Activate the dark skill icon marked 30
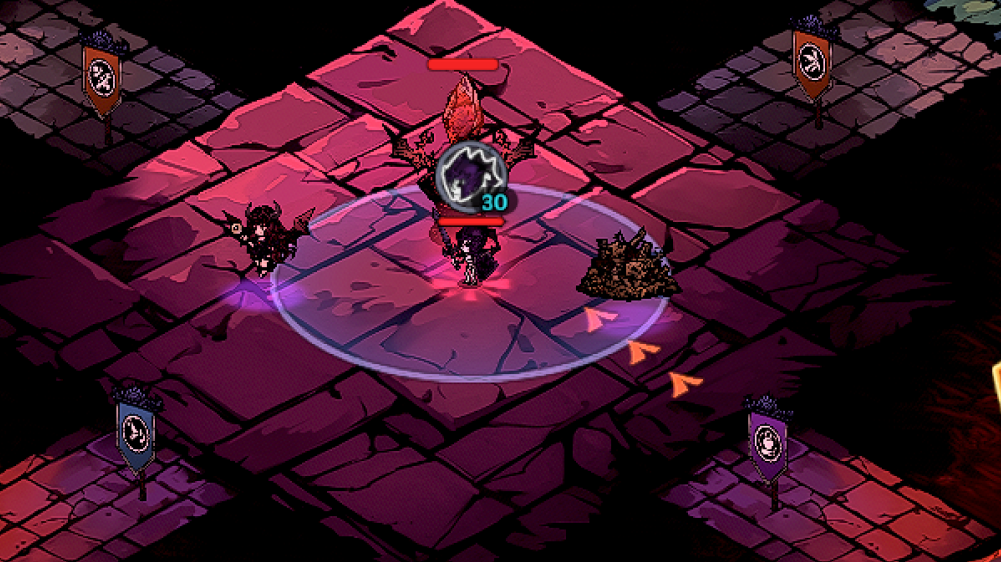 [471, 177]
